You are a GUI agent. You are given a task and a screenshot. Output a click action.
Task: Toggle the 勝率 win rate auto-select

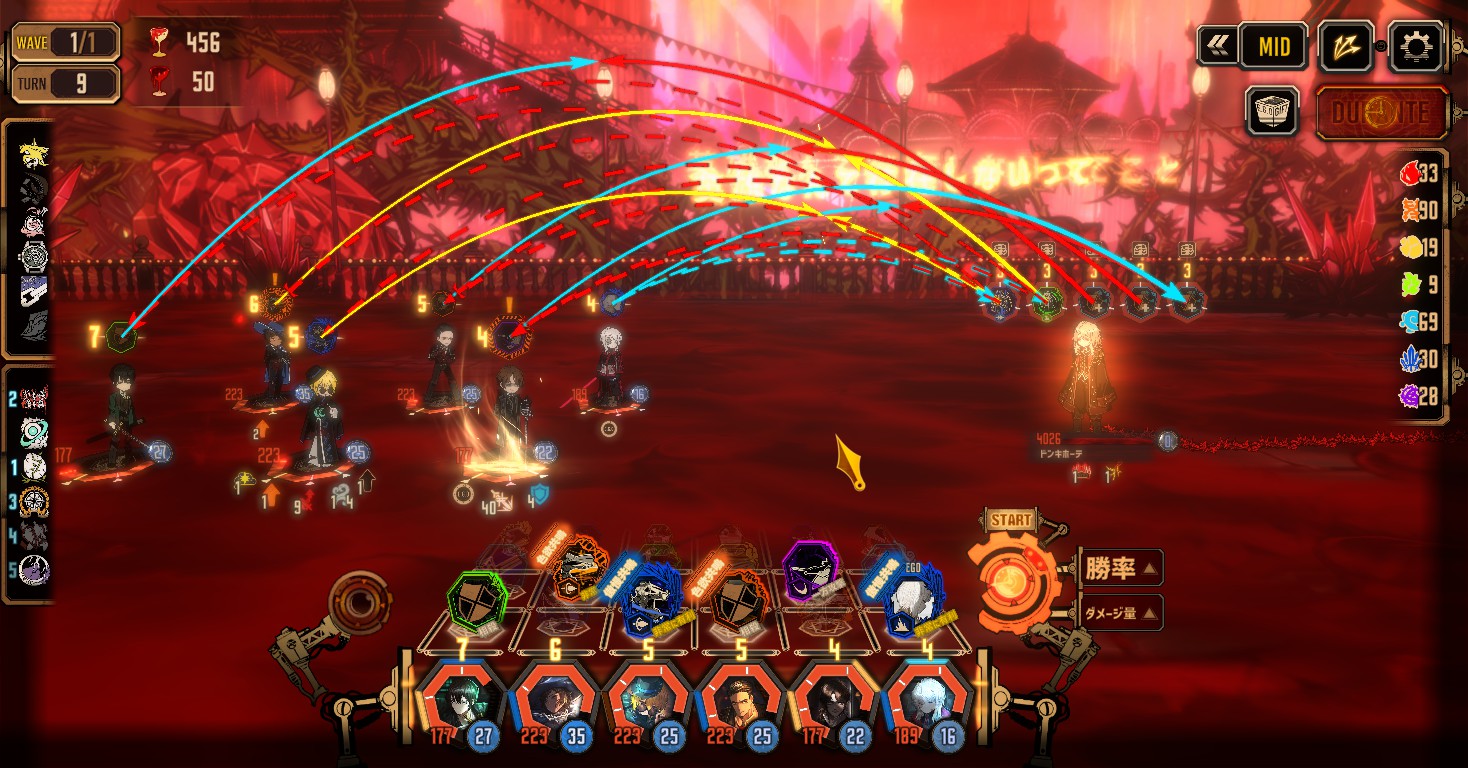coord(1119,569)
